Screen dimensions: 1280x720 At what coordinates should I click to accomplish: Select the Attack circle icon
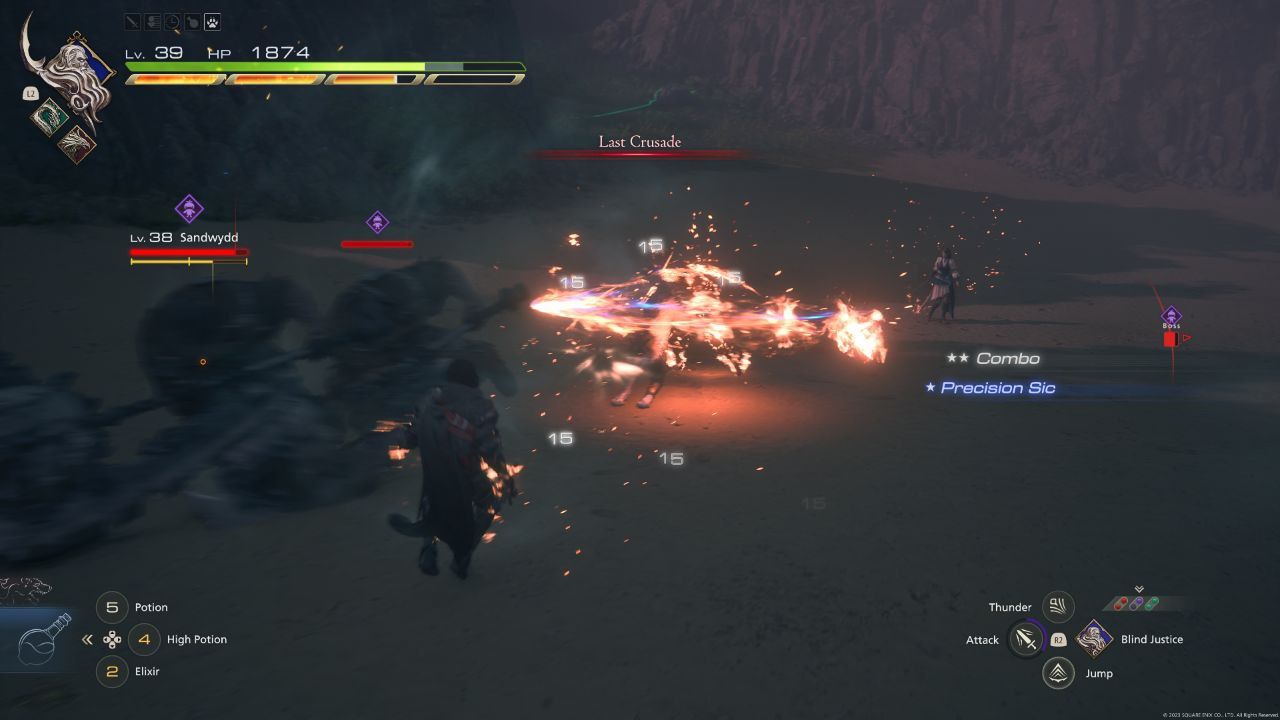(1024, 640)
